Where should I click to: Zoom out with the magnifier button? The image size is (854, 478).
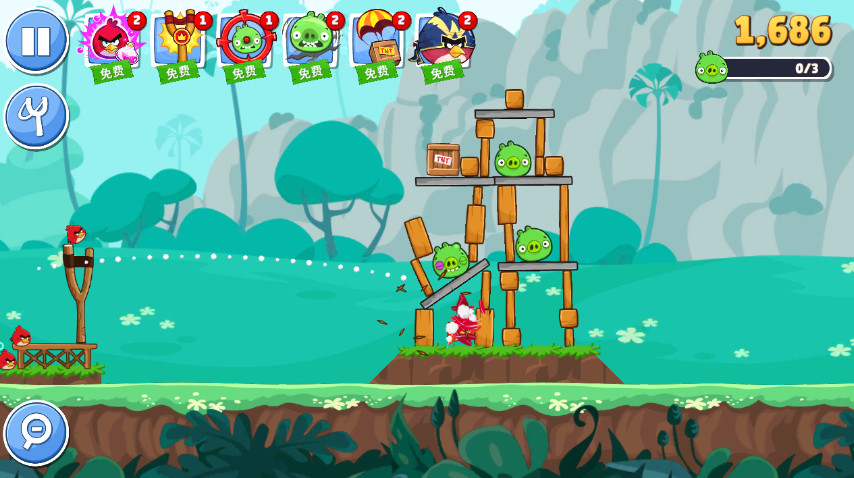point(36,432)
